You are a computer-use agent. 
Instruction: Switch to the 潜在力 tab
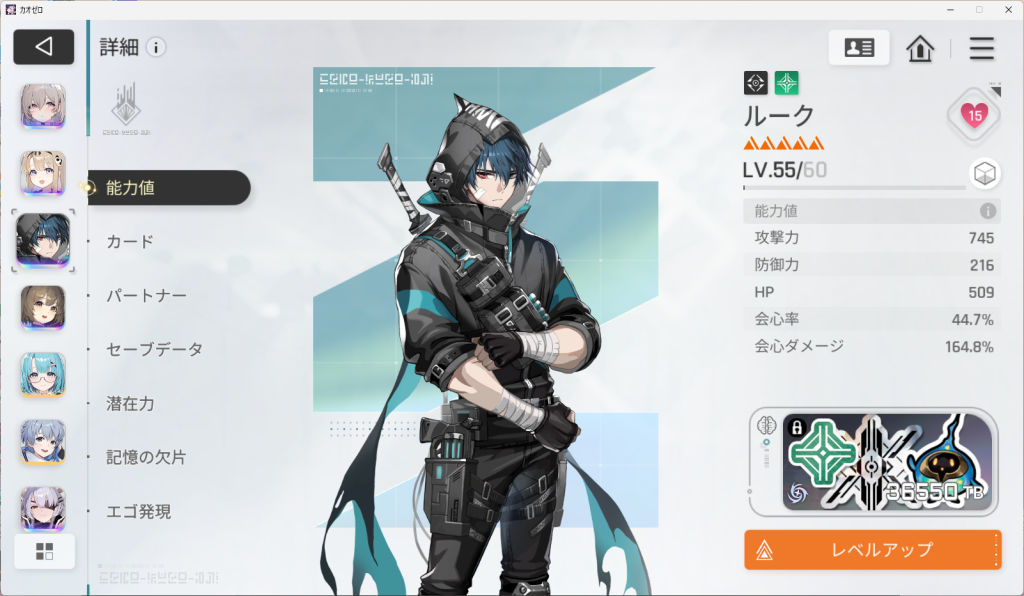click(130, 403)
